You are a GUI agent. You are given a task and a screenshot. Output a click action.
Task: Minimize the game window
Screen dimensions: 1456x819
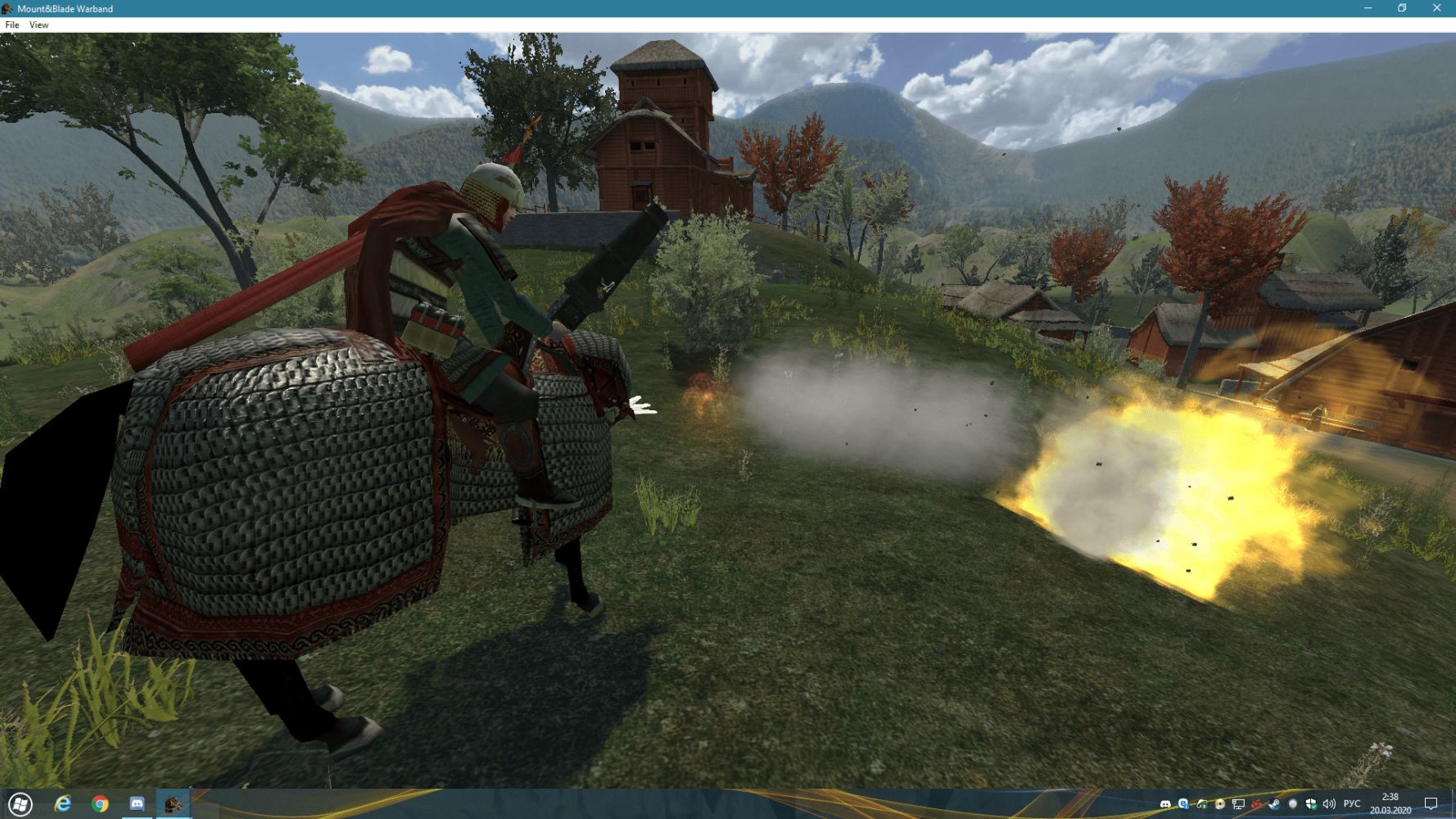[1368, 8]
